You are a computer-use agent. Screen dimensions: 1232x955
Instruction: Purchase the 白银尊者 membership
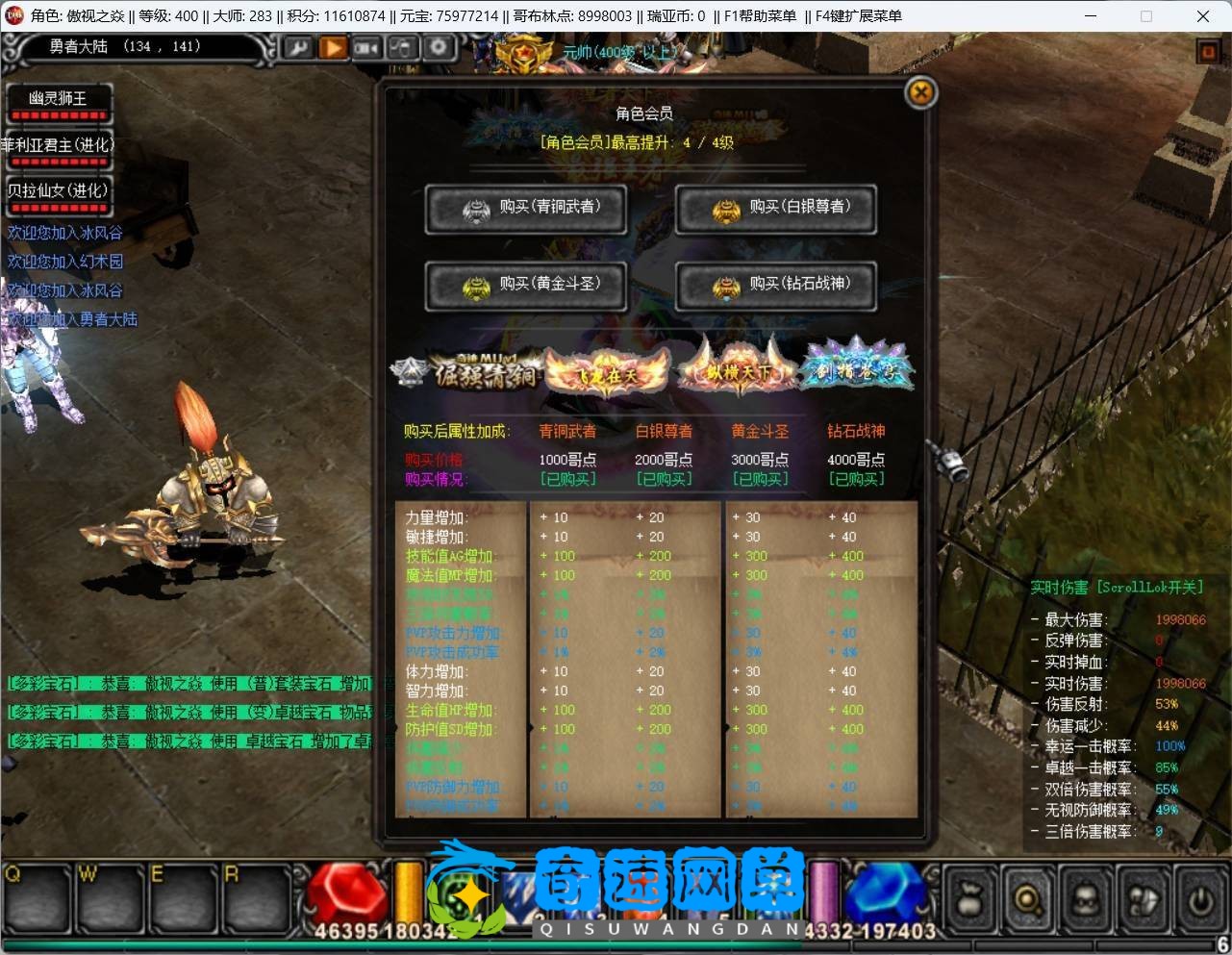[776, 209]
